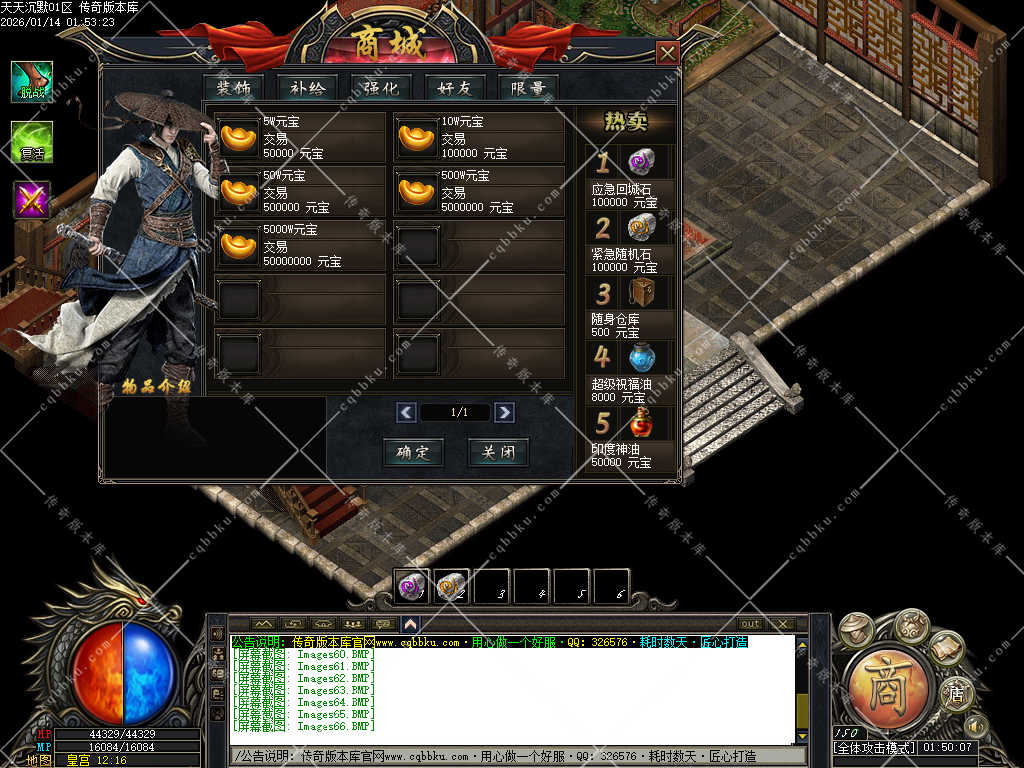Close the shop window with the X
Viewport: 1024px width, 768px height.
coord(667,53)
